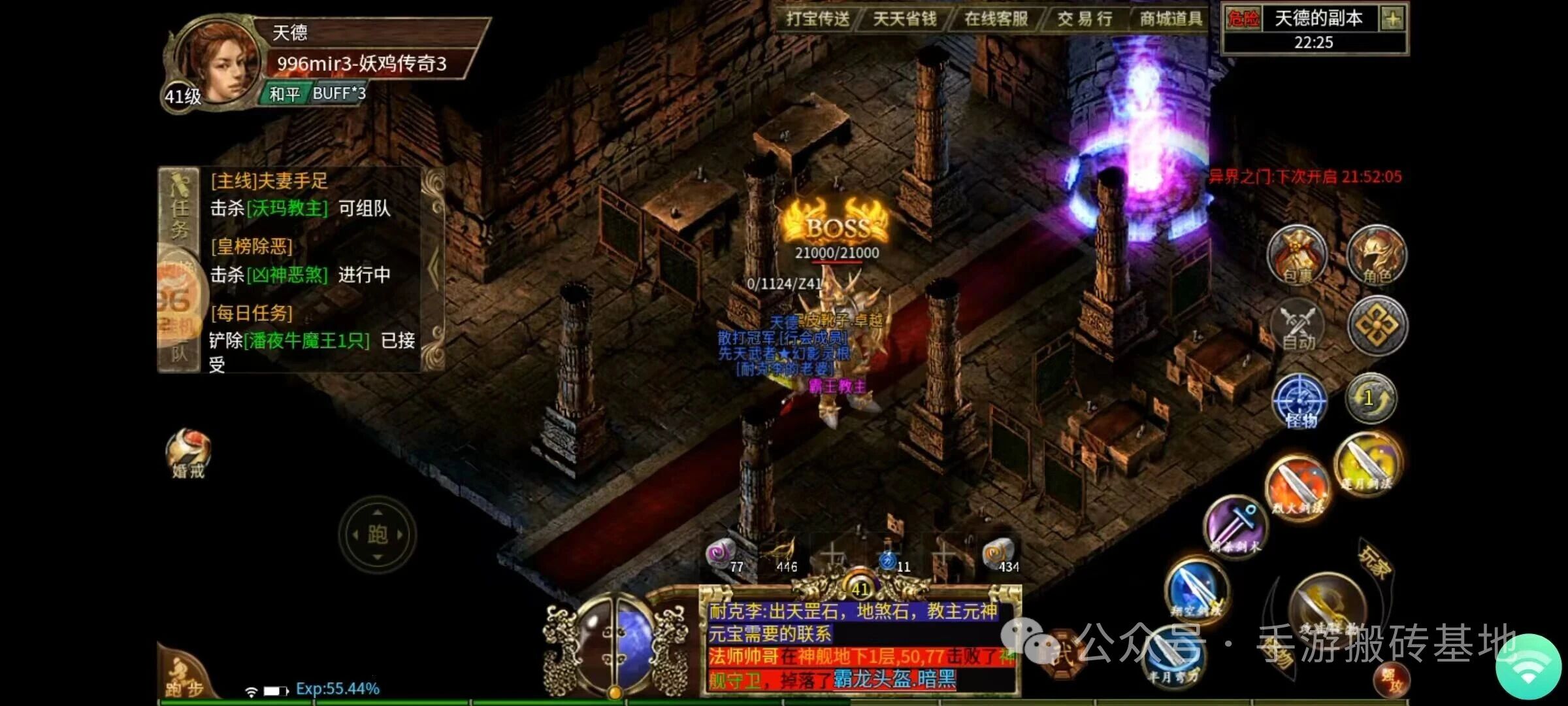The image size is (1568, 706).
Task: Open the 包裹 bag icon
Action: tap(1297, 256)
